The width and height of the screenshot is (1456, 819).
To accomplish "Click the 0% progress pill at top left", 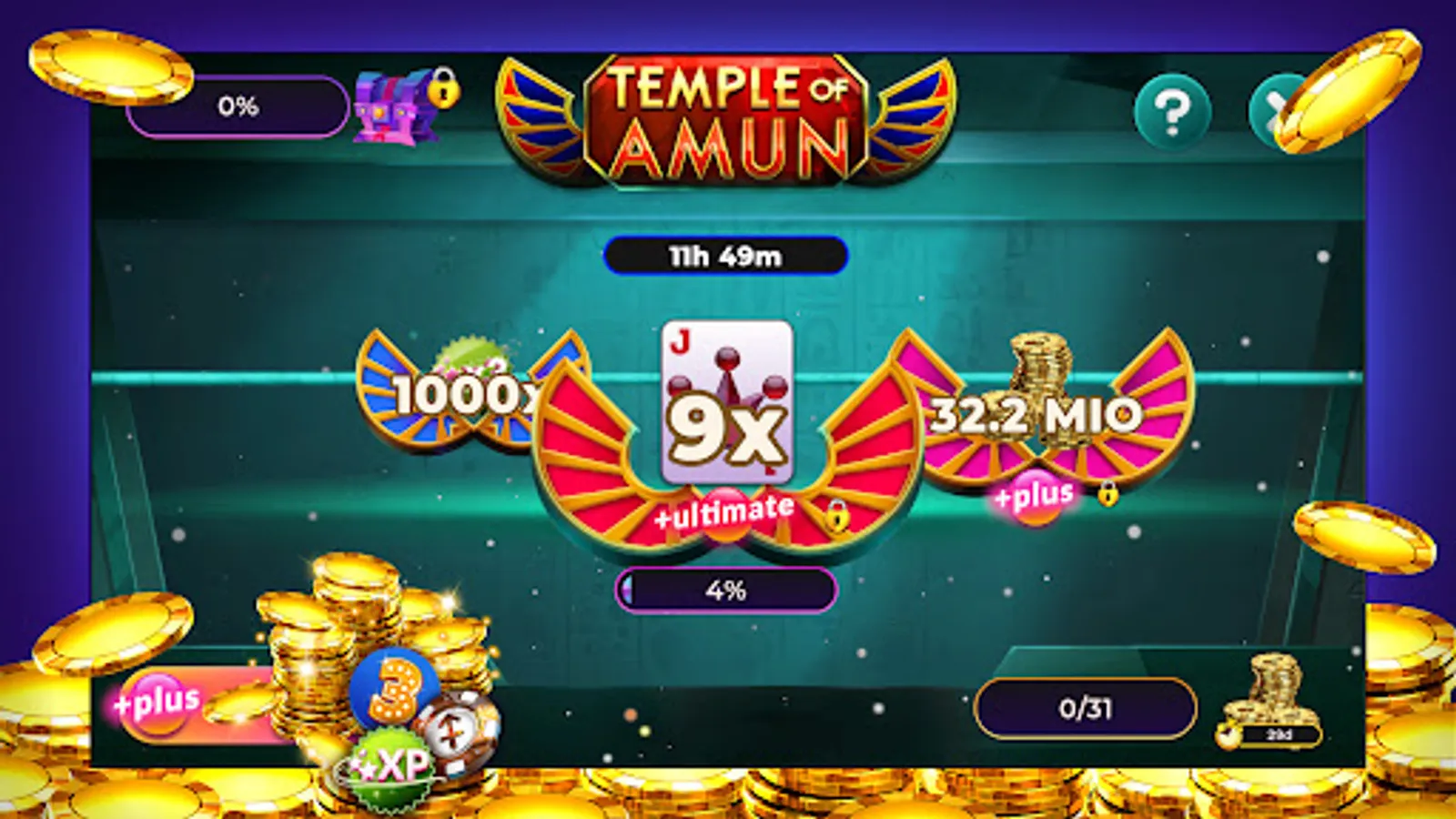I will pos(238,106).
